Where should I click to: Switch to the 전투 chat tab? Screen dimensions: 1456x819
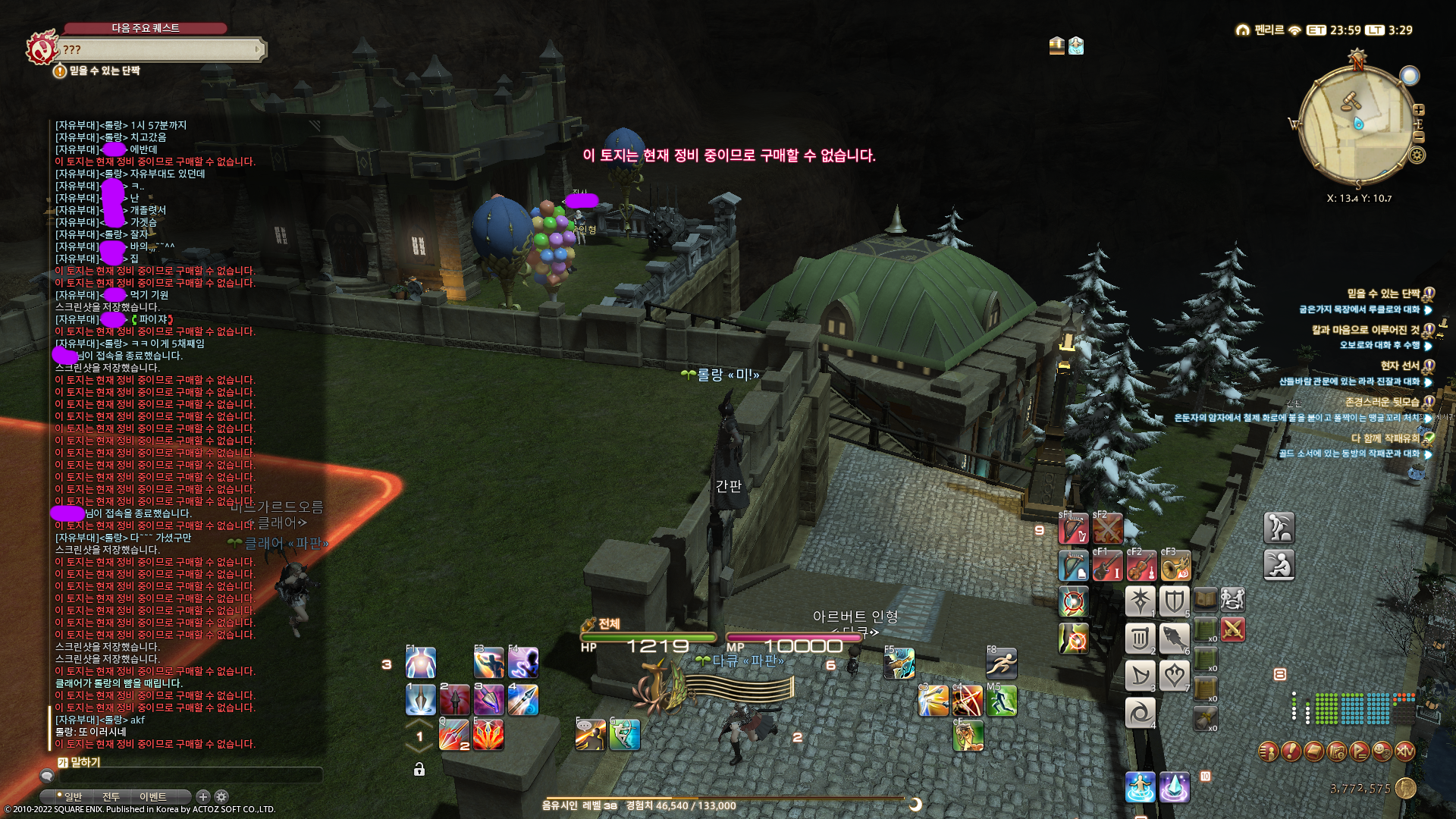click(111, 797)
